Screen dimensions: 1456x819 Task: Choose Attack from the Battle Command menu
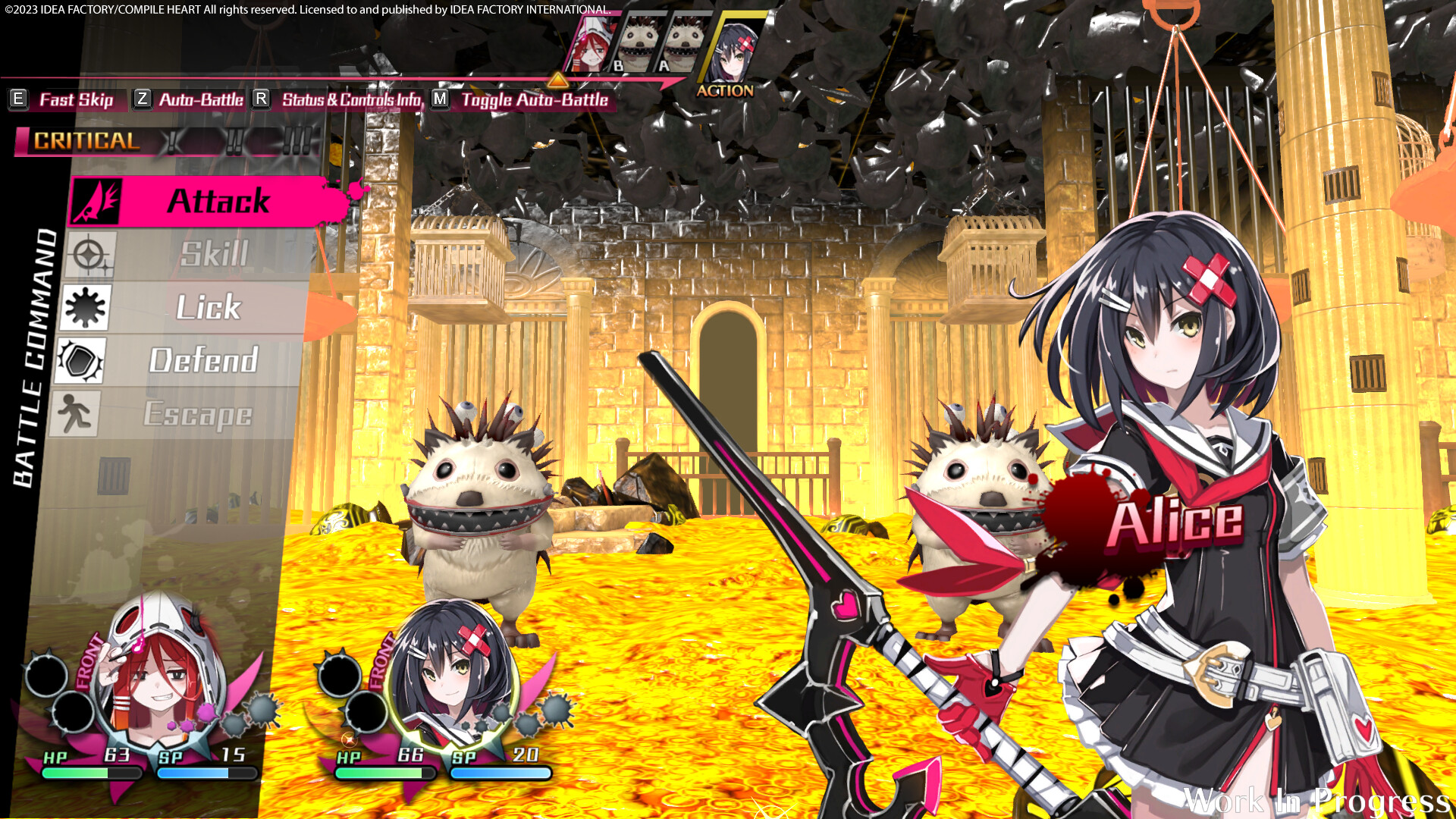pos(218,202)
